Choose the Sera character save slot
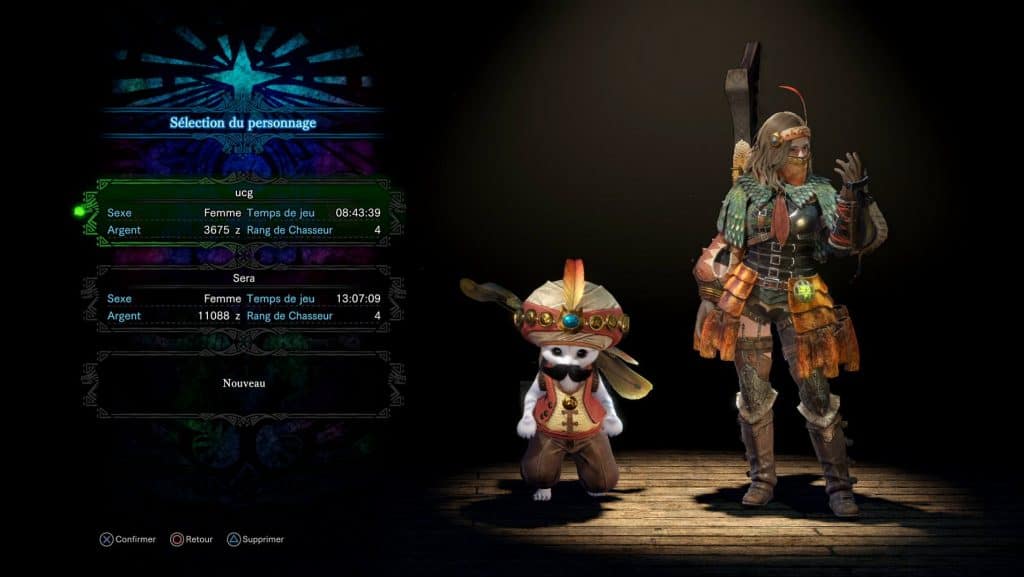Image resolution: width=1024 pixels, height=577 pixels. 243,299
